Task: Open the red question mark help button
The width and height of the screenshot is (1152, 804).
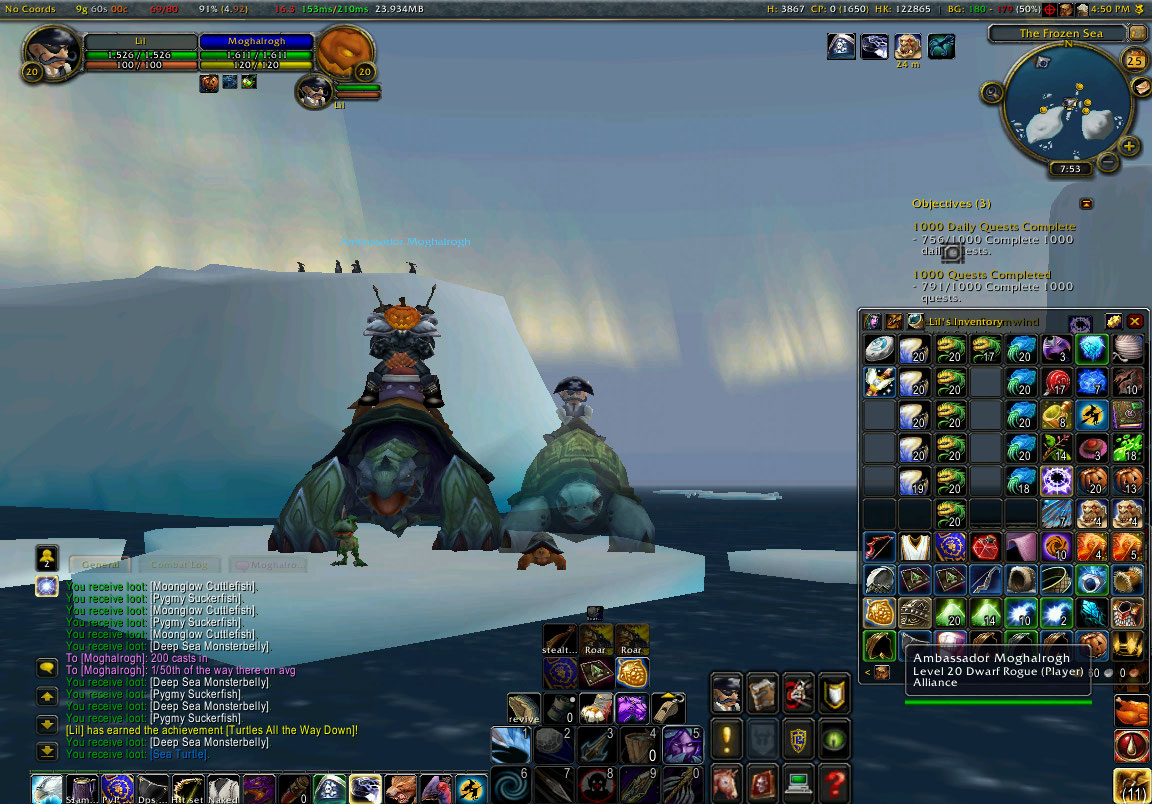Action: tap(833, 780)
